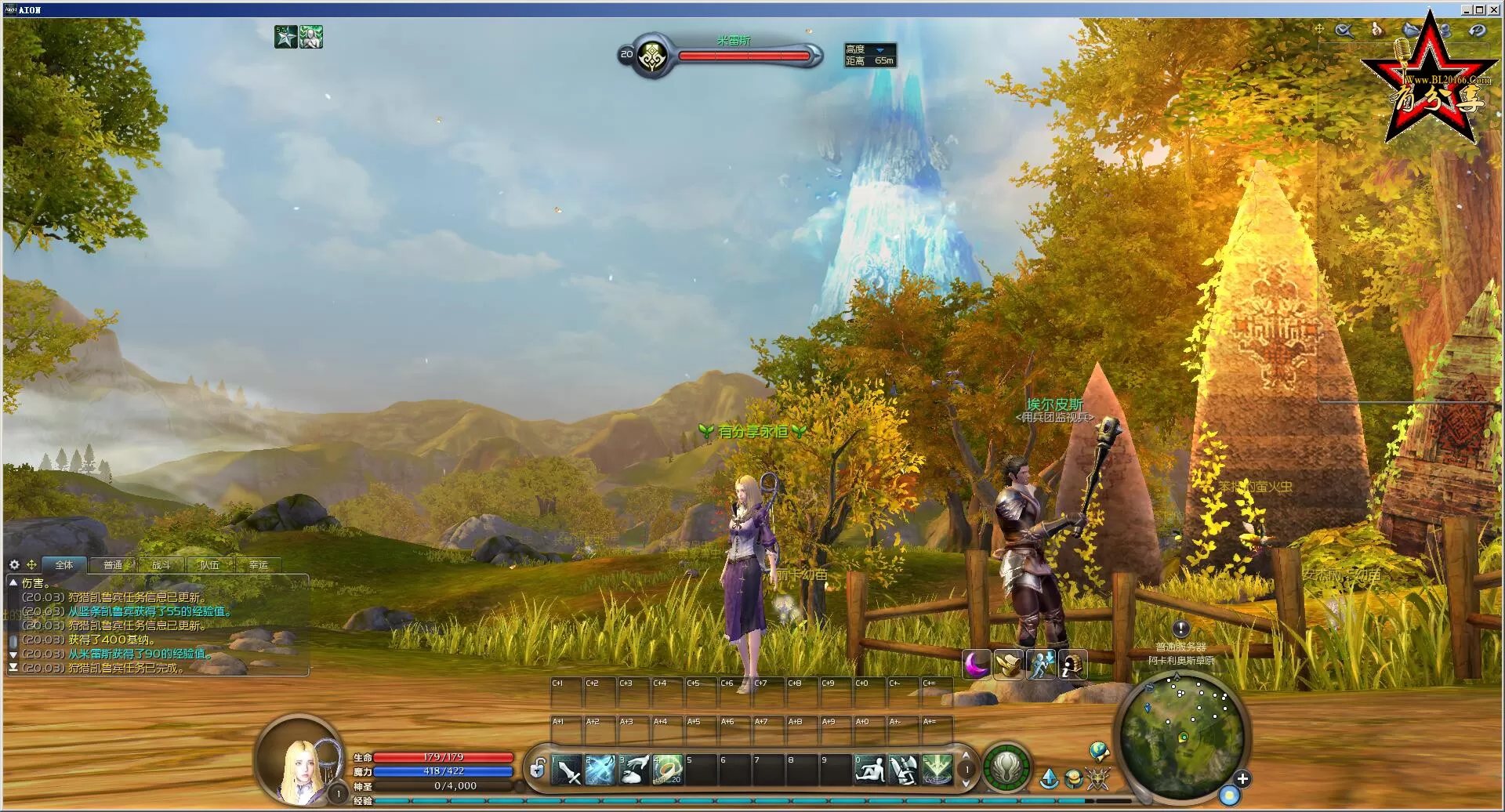Use the golden ring skill in slot 4
Image resolution: width=1505 pixels, height=812 pixels.
click(x=668, y=770)
